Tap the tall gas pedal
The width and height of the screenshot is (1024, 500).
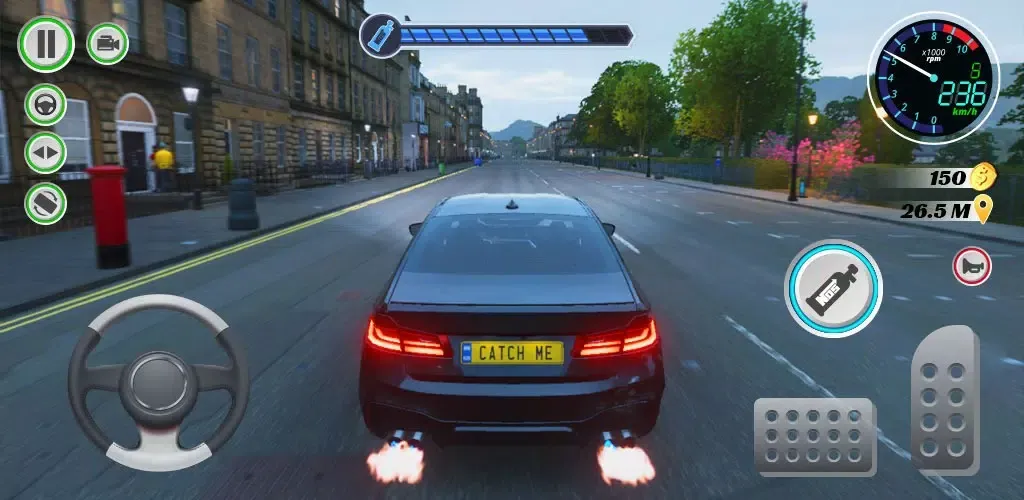(x=944, y=399)
